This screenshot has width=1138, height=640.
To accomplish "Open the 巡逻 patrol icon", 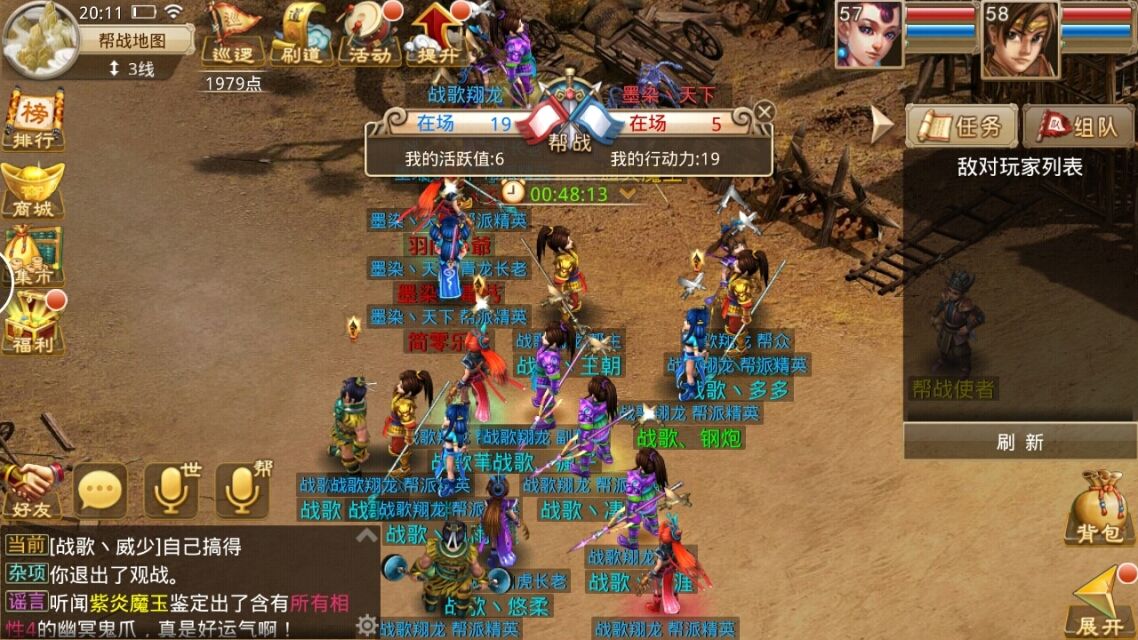I will [x=233, y=33].
